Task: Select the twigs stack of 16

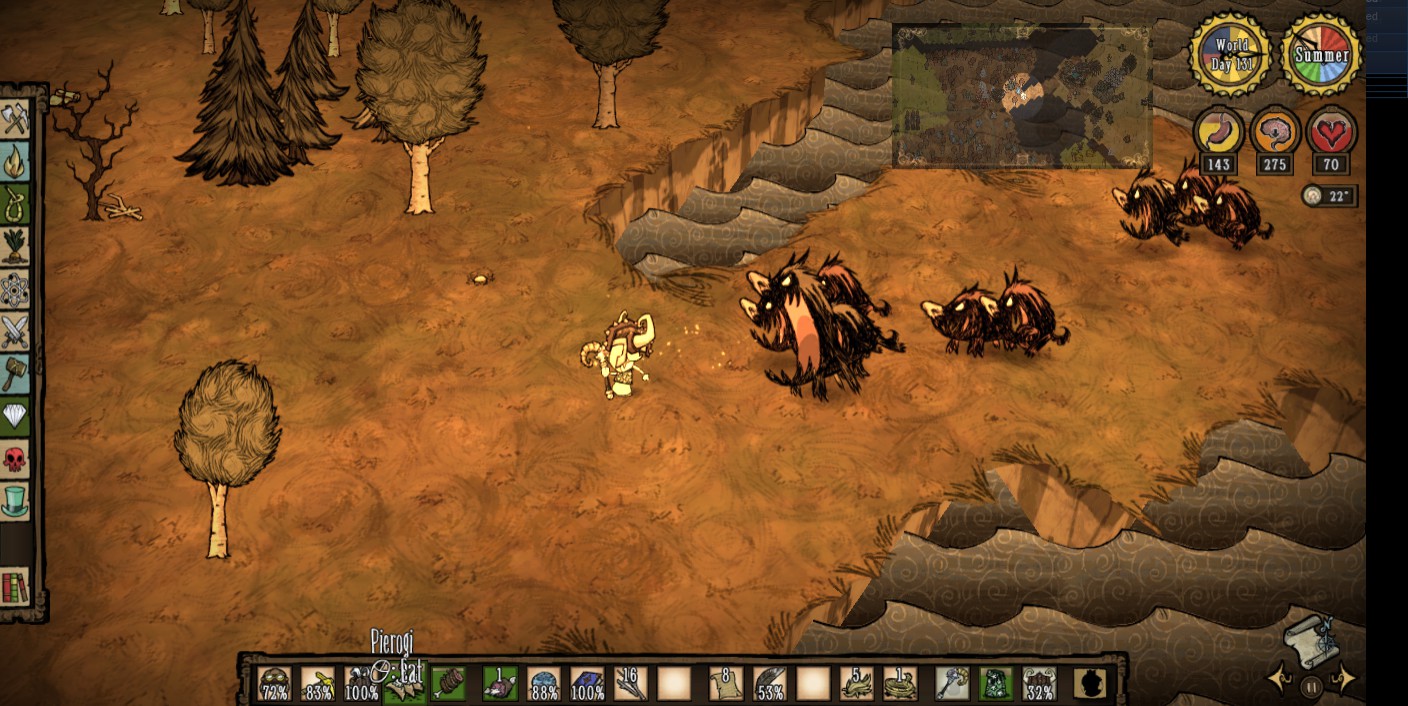Action: (630, 684)
